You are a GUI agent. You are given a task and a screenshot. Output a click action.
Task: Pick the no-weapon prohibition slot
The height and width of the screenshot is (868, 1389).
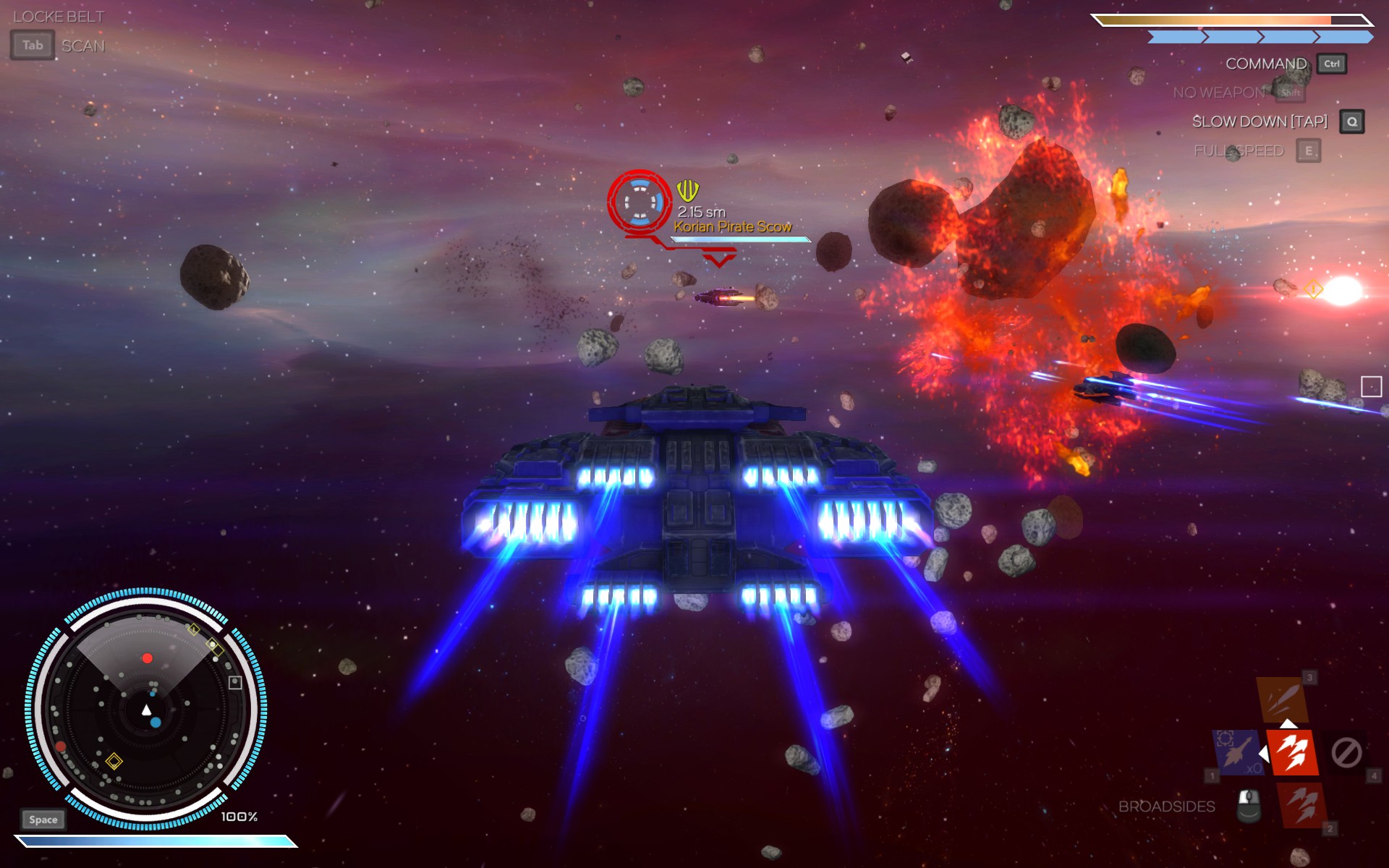1346,752
